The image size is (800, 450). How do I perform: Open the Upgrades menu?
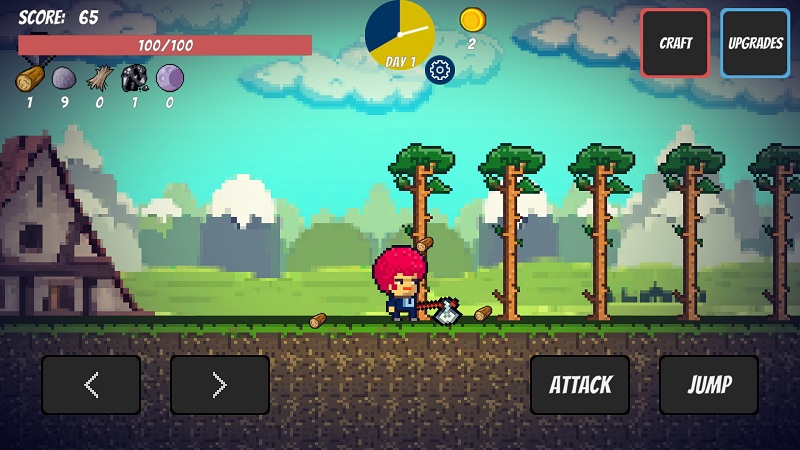[x=755, y=43]
